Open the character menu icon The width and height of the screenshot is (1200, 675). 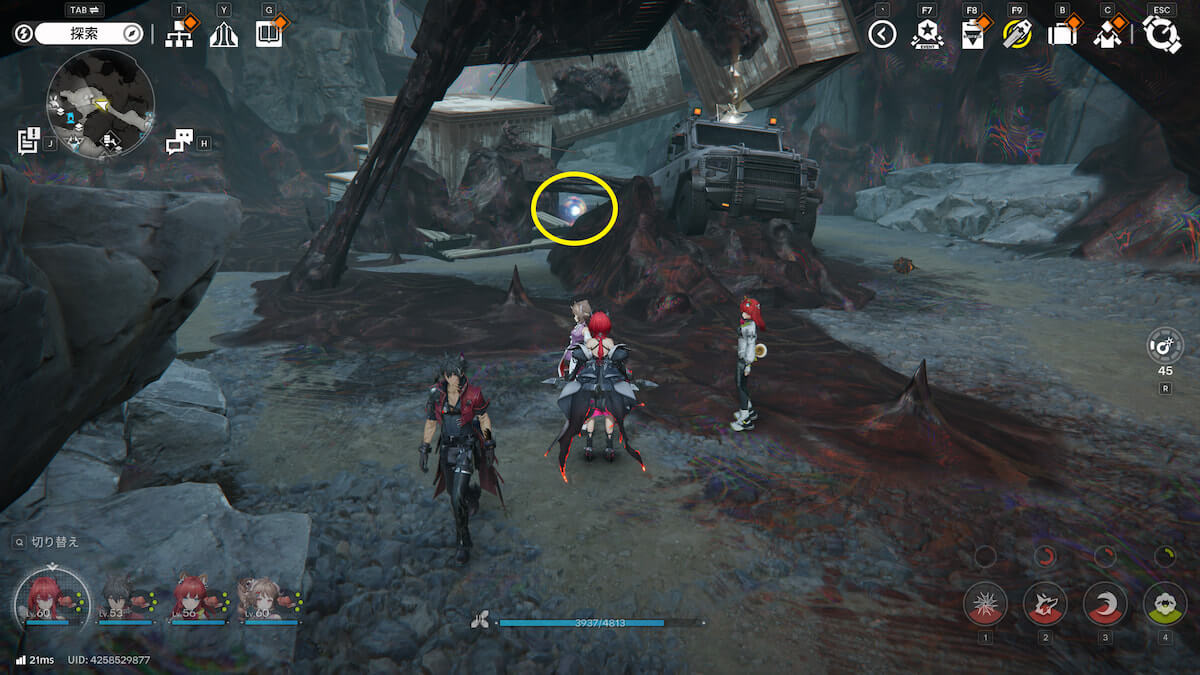click(x=1106, y=35)
